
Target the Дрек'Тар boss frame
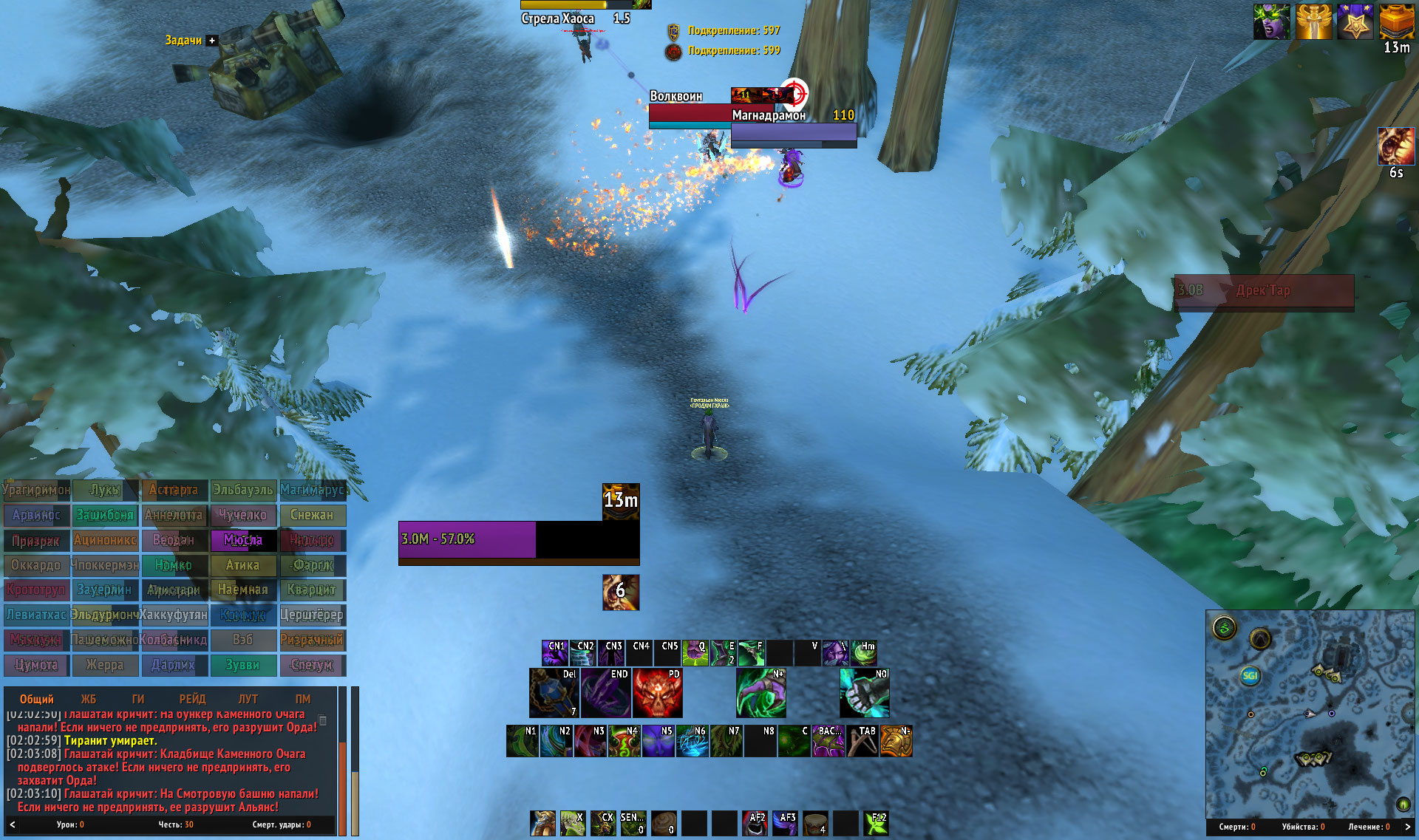[x=1264, y=291]
